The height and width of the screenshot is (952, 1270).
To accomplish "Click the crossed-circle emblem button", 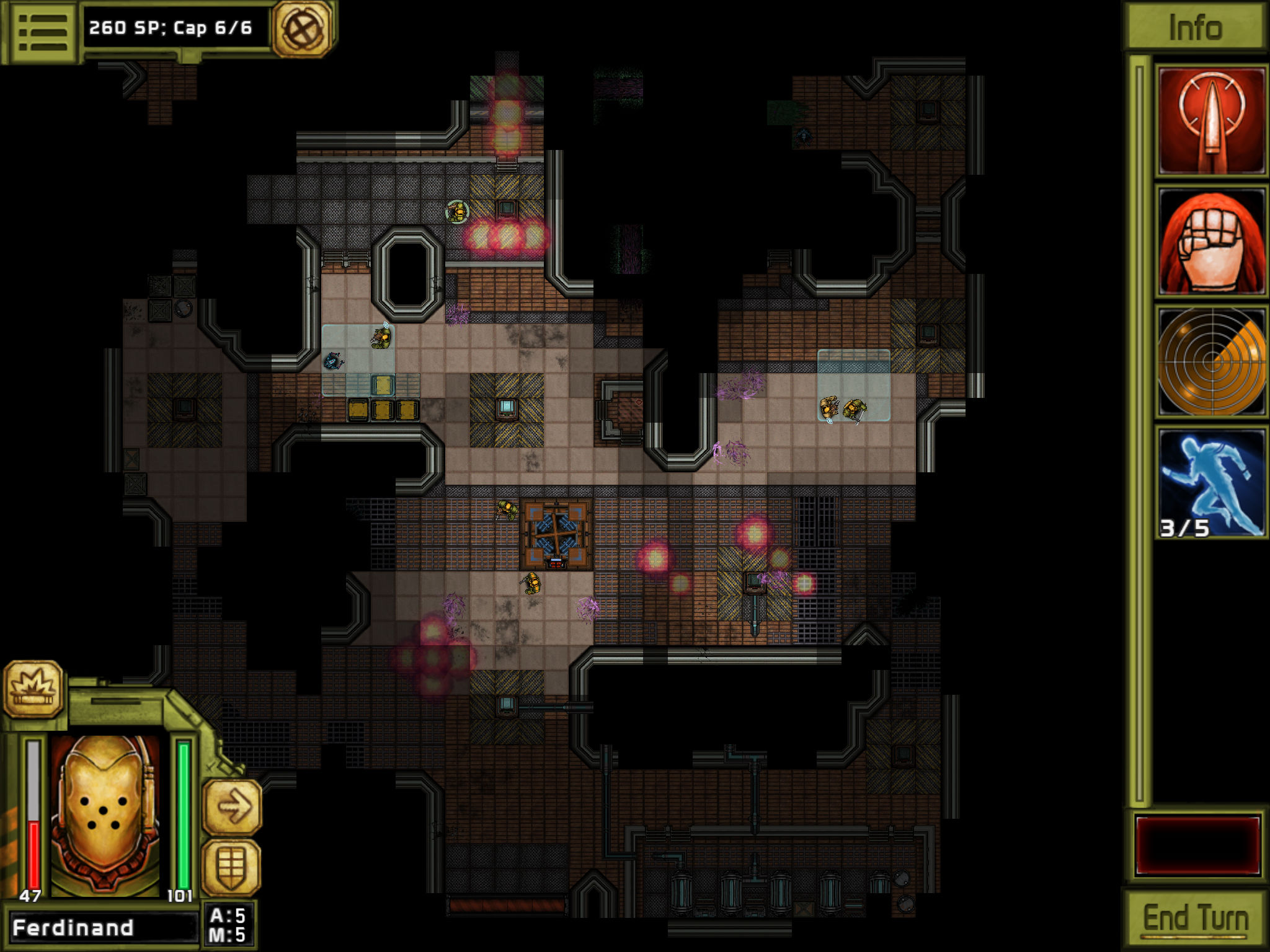I will (x=303, y=29).
